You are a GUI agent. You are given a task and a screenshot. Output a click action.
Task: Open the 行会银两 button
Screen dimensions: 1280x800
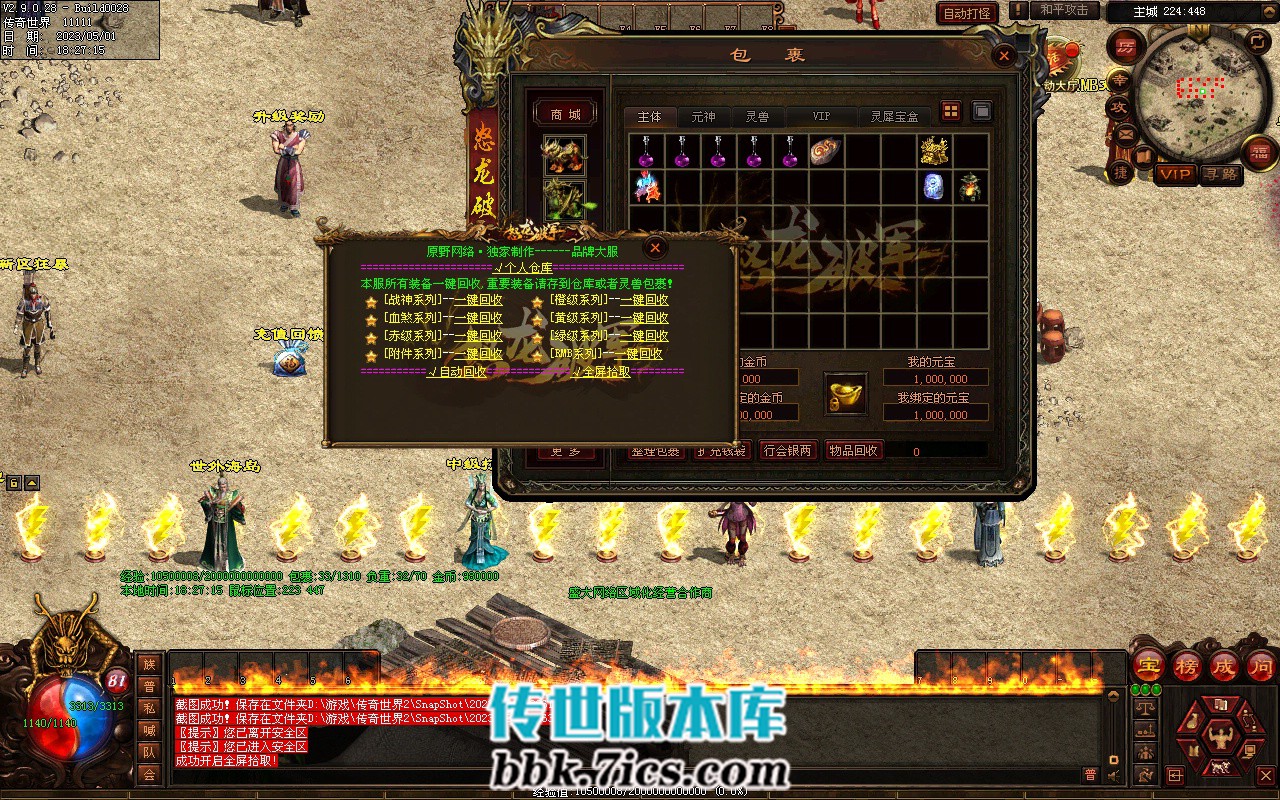click(x=787, y=451)
